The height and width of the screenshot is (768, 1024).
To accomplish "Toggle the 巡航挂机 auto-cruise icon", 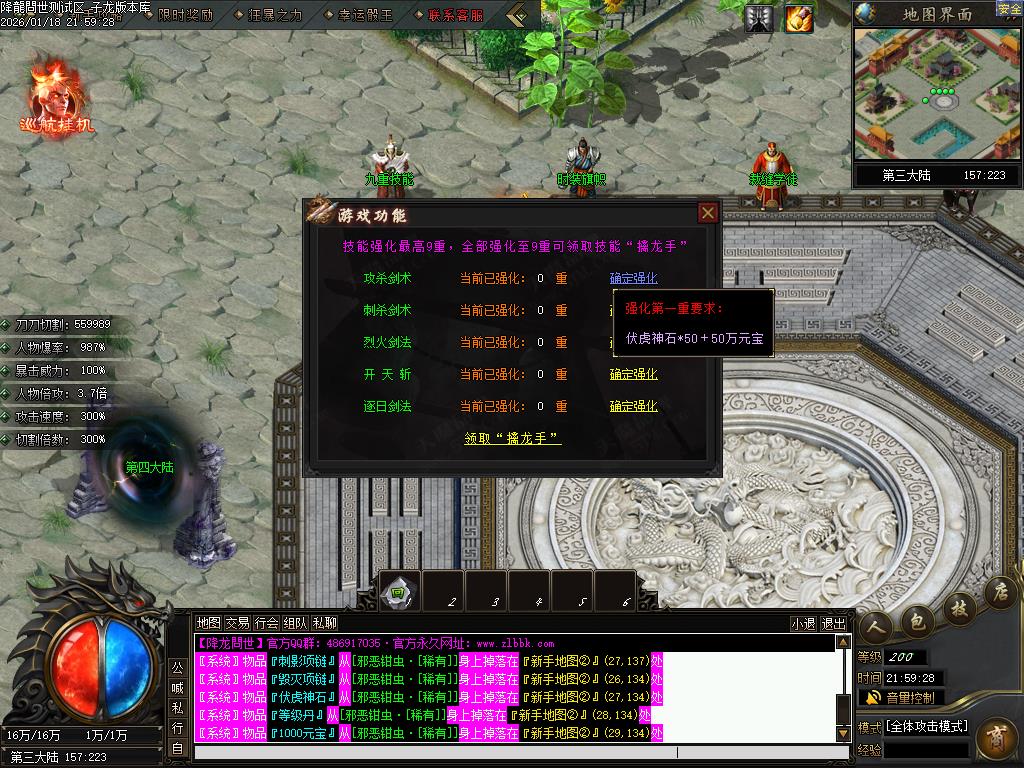I will coord(56,95).
